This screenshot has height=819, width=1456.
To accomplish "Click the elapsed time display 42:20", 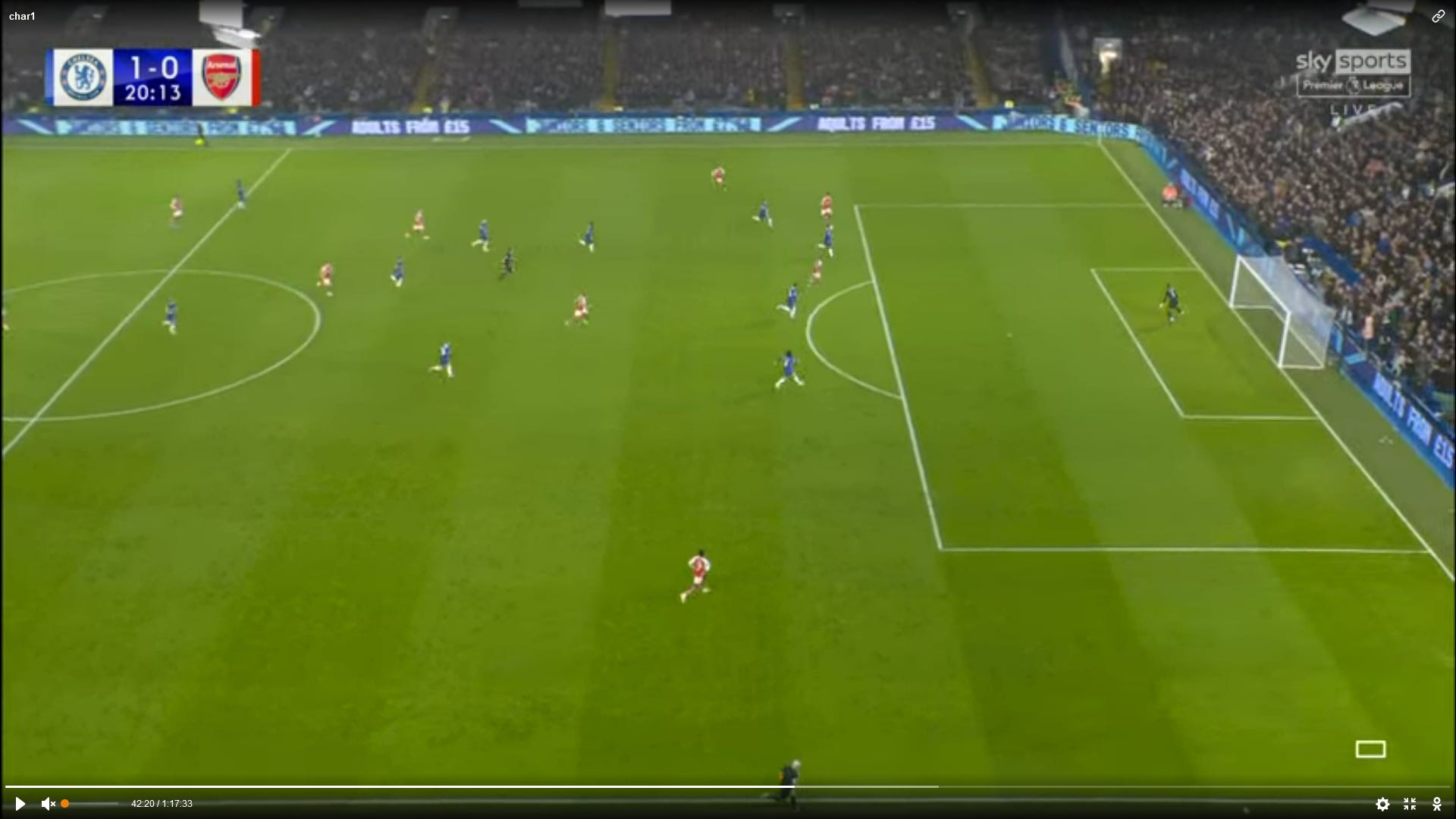I will [144, 804].
